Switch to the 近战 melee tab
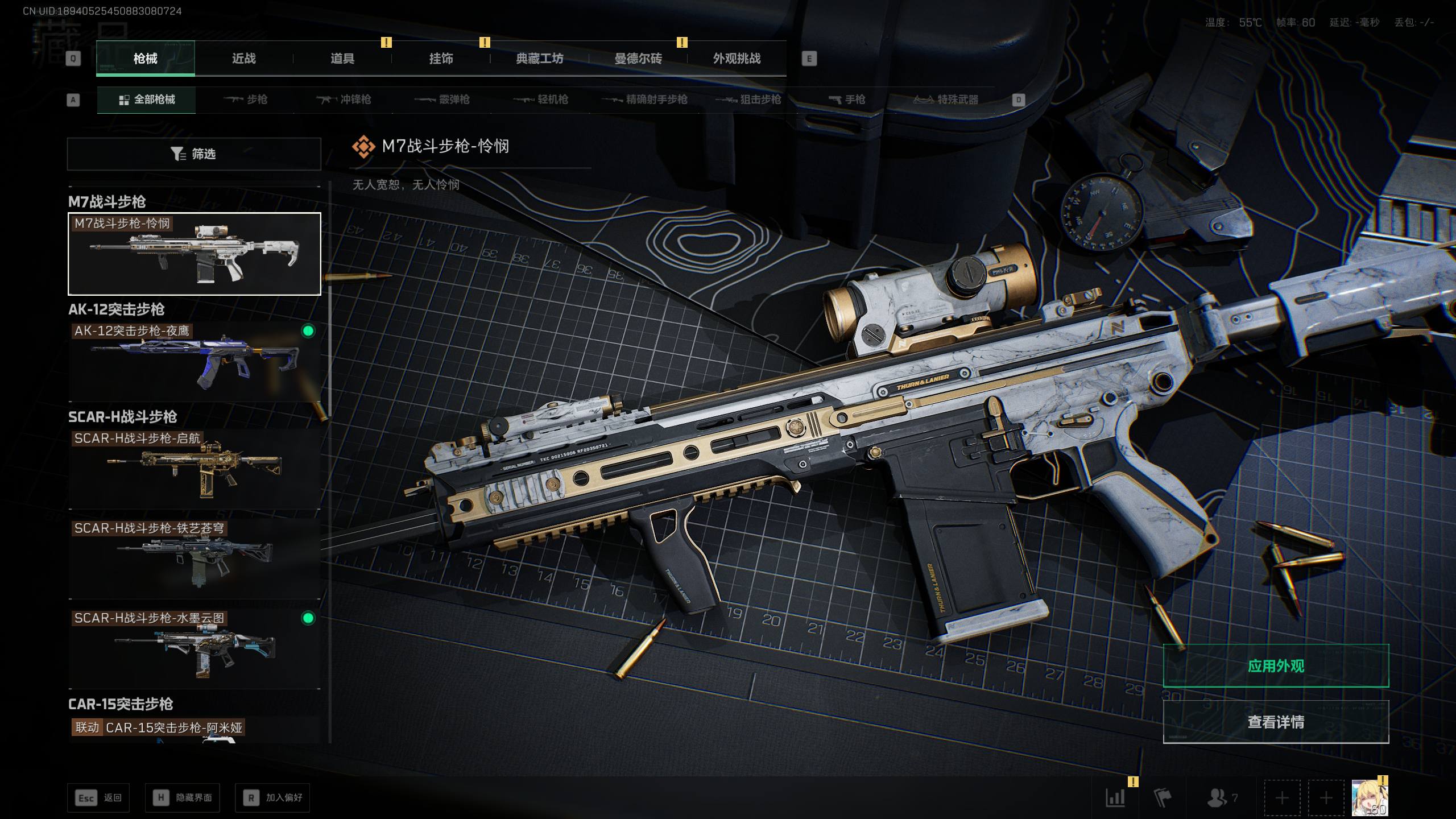This screenshot has width=1456, height=819. (x=243, y=59)
